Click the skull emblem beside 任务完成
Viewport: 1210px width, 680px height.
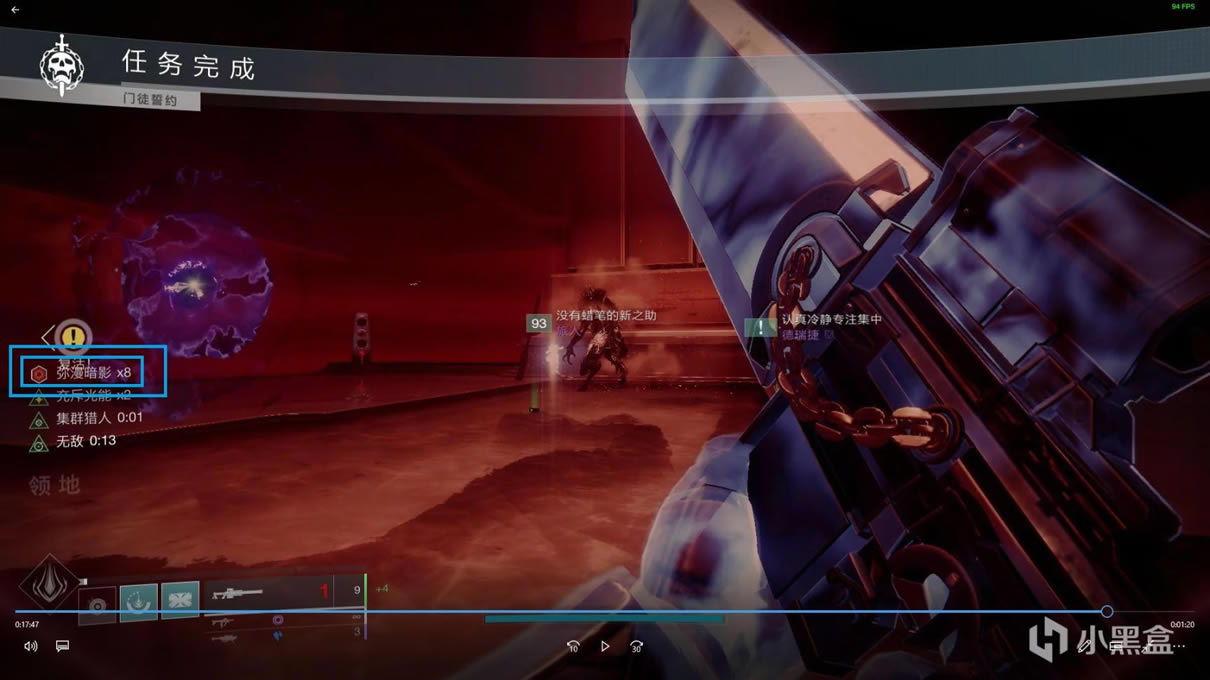click(x=62, y=65)
